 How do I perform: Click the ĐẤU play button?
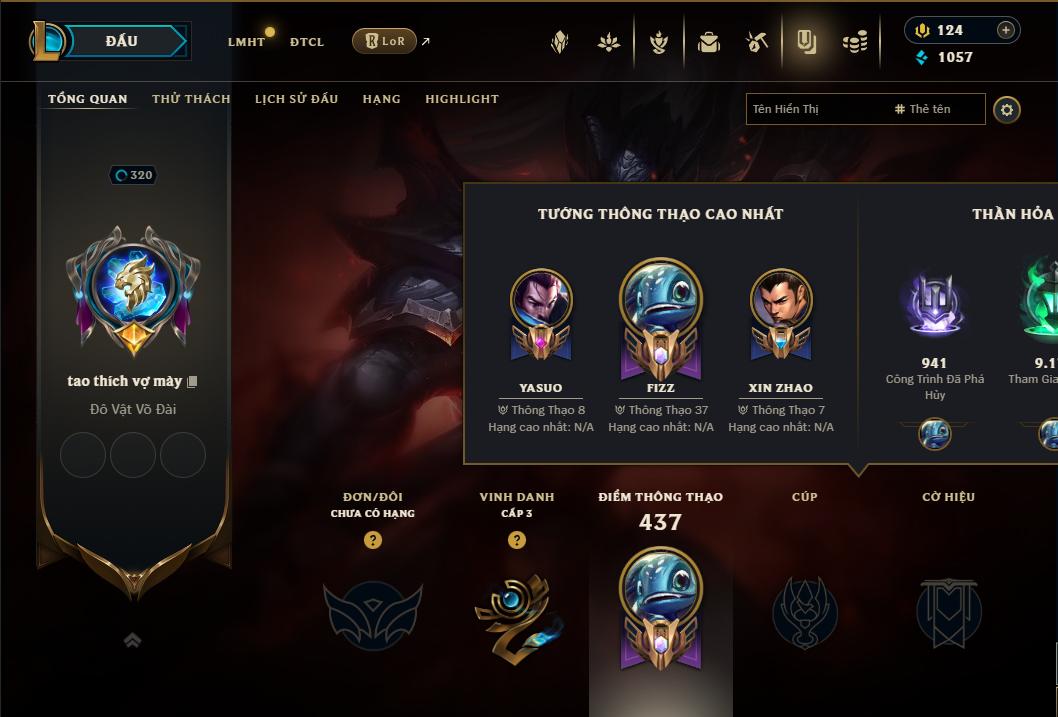tap(120, 41)
